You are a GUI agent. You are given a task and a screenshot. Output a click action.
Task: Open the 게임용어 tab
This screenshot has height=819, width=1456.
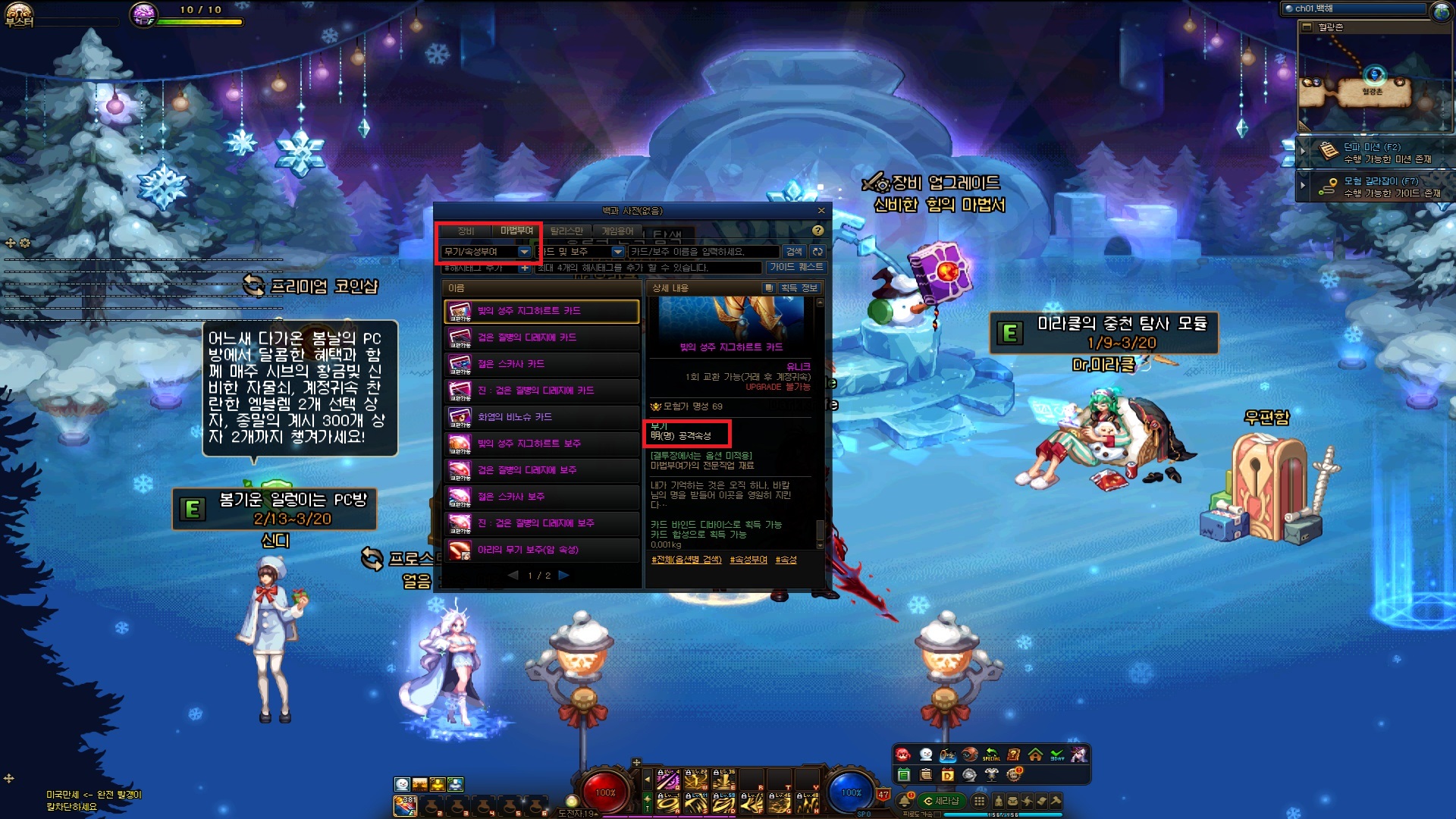click(617, 231)
